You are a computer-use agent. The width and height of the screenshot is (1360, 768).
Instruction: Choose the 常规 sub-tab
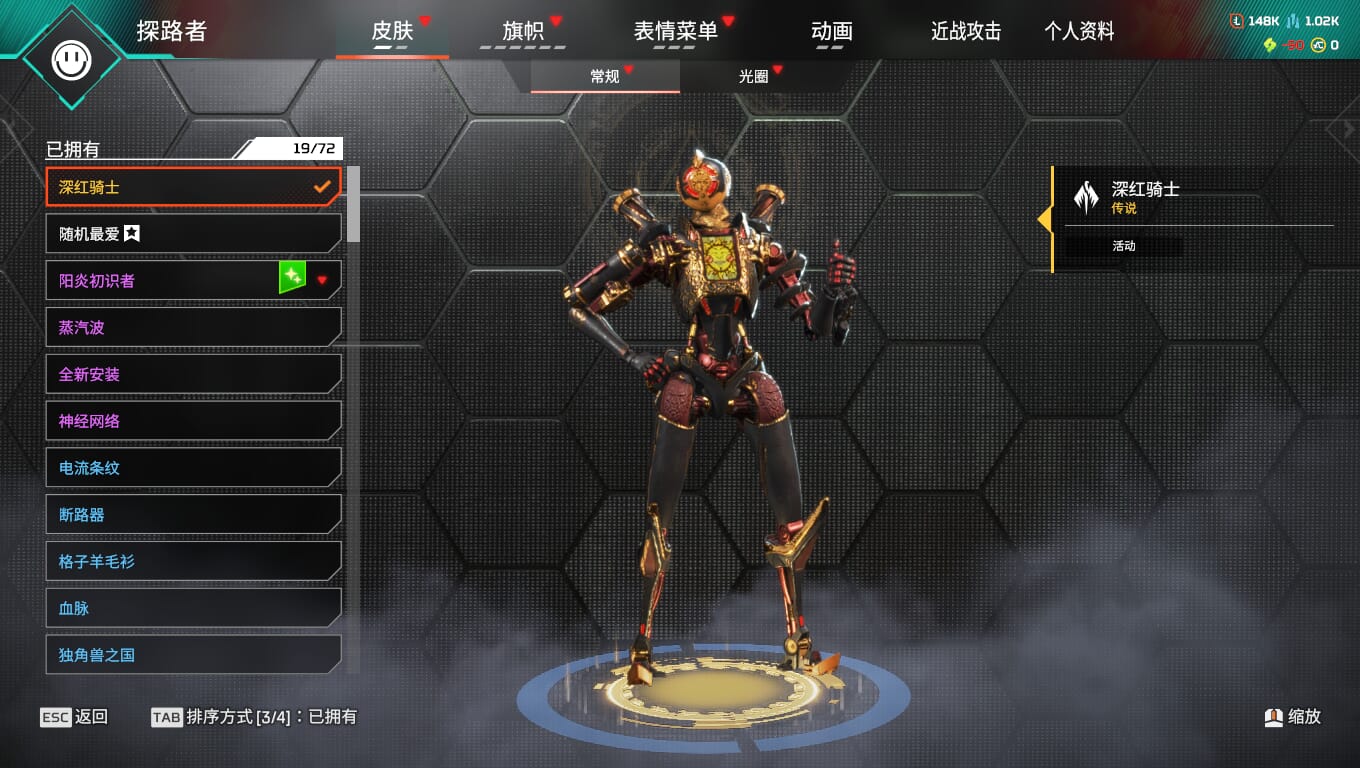point(605,76)
